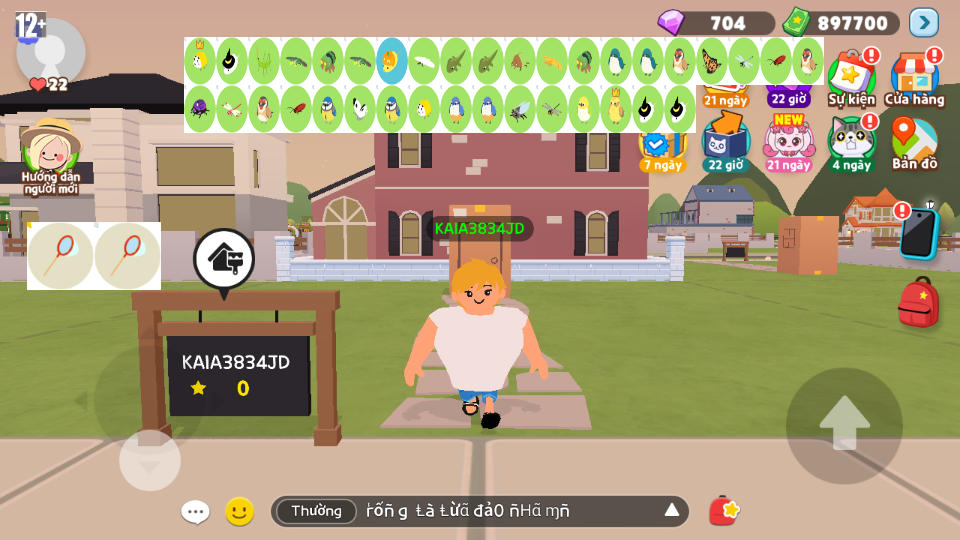
Task: Tap the blue arrow beside the cash counter
Action: pos(923,22)
